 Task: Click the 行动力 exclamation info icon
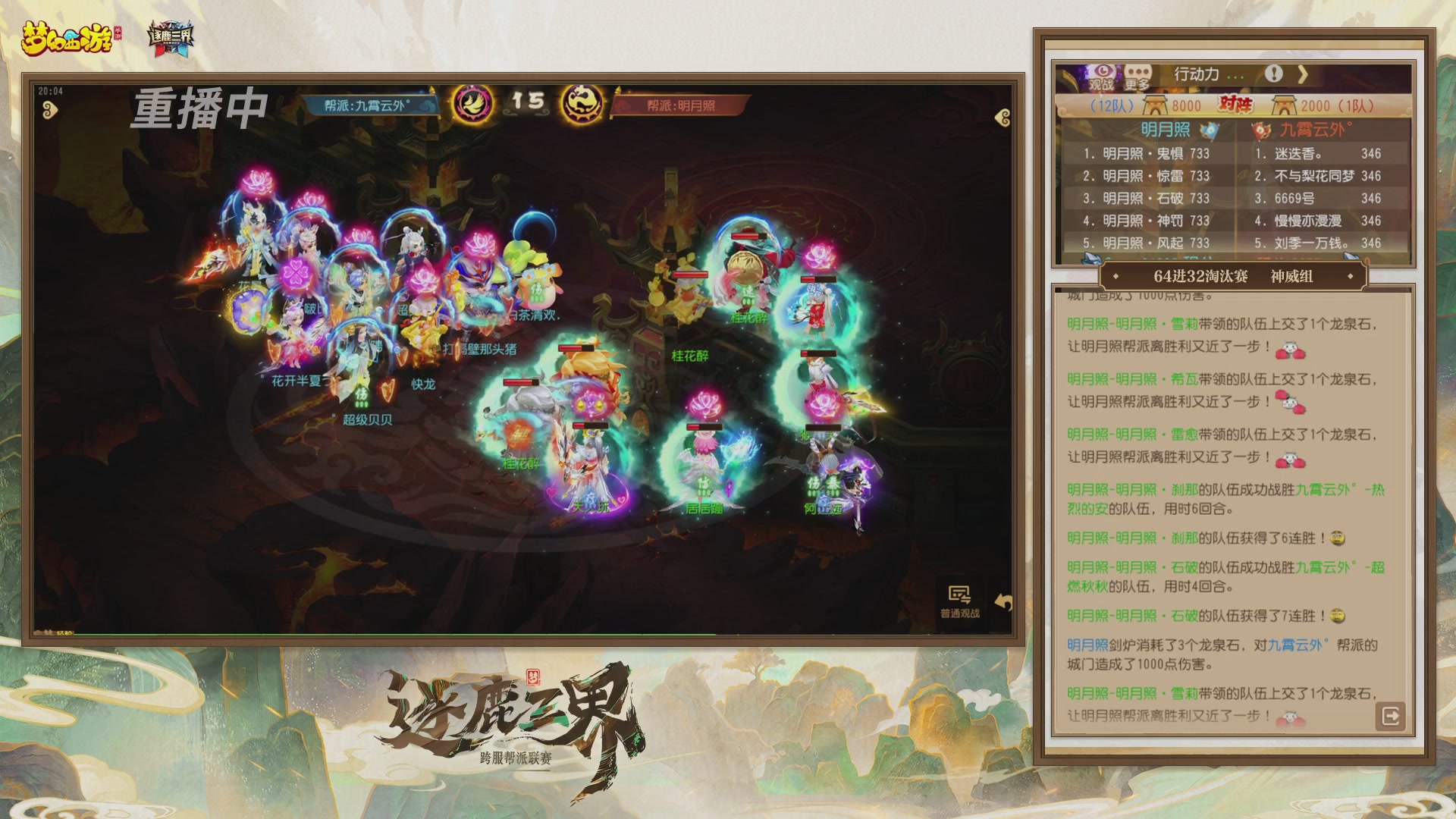tap(1274, 73)
